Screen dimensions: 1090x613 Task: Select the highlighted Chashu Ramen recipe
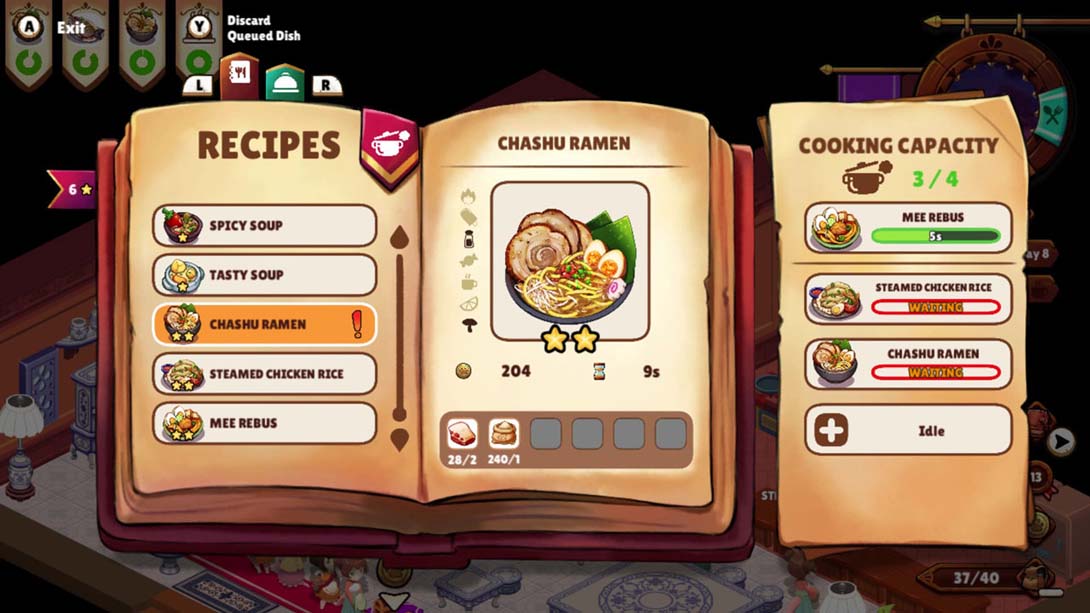coord(264,324)
